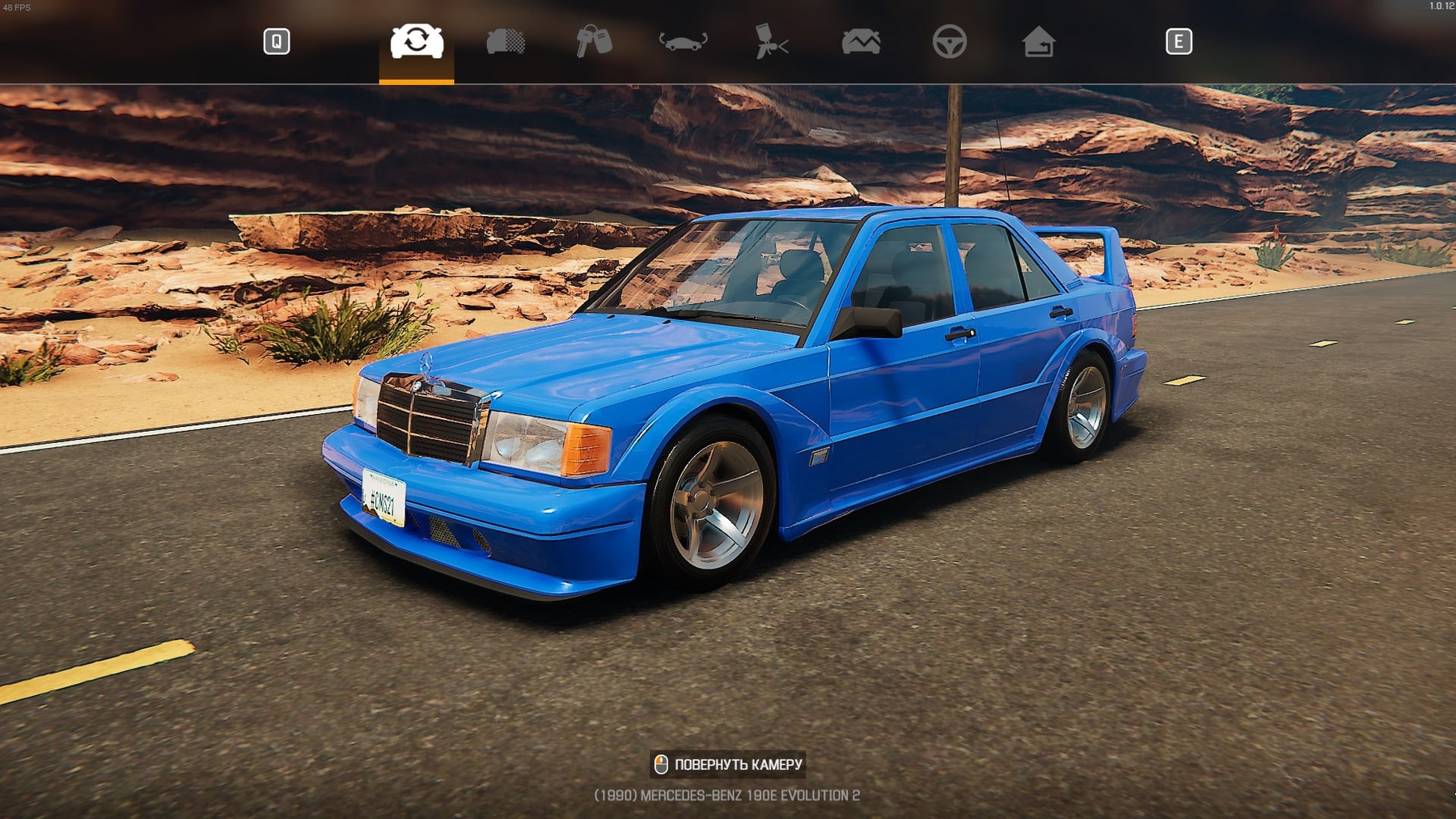Open the car rotation view tab
This screenshot has width=1456, height=819.
(x=683, y=41)
